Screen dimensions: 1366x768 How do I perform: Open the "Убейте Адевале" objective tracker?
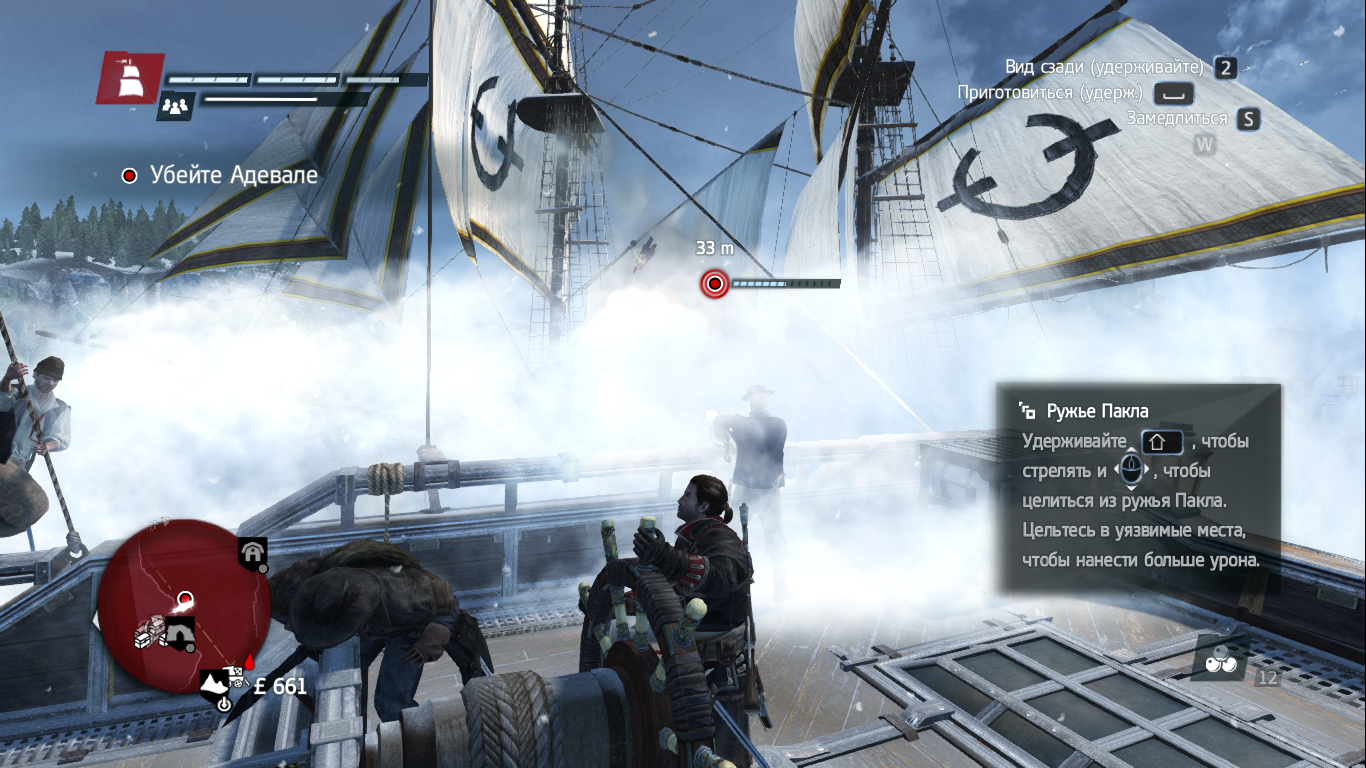pos(221,175)
